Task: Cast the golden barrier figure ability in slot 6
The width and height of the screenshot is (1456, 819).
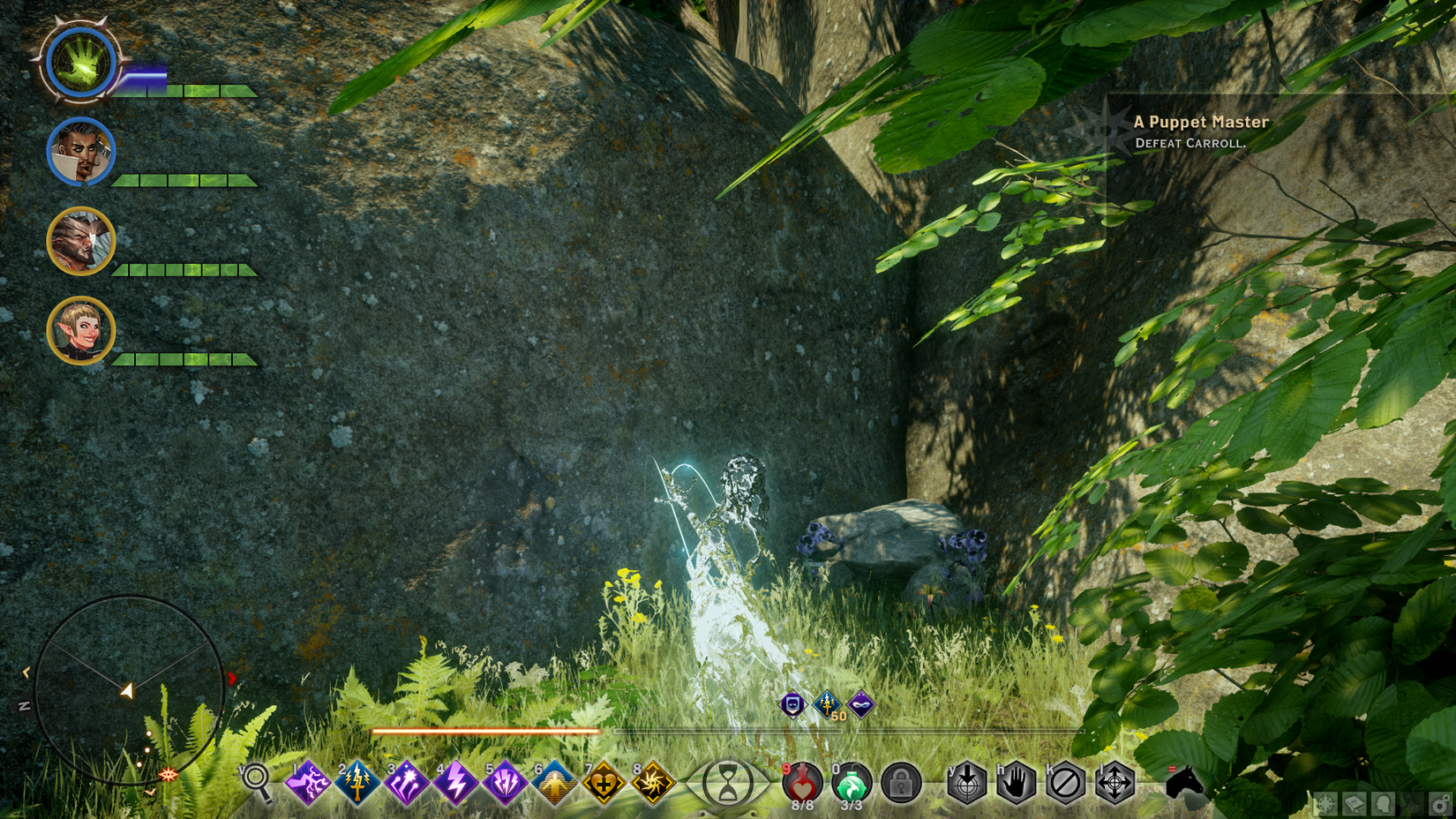Action: tap(554, 783)
